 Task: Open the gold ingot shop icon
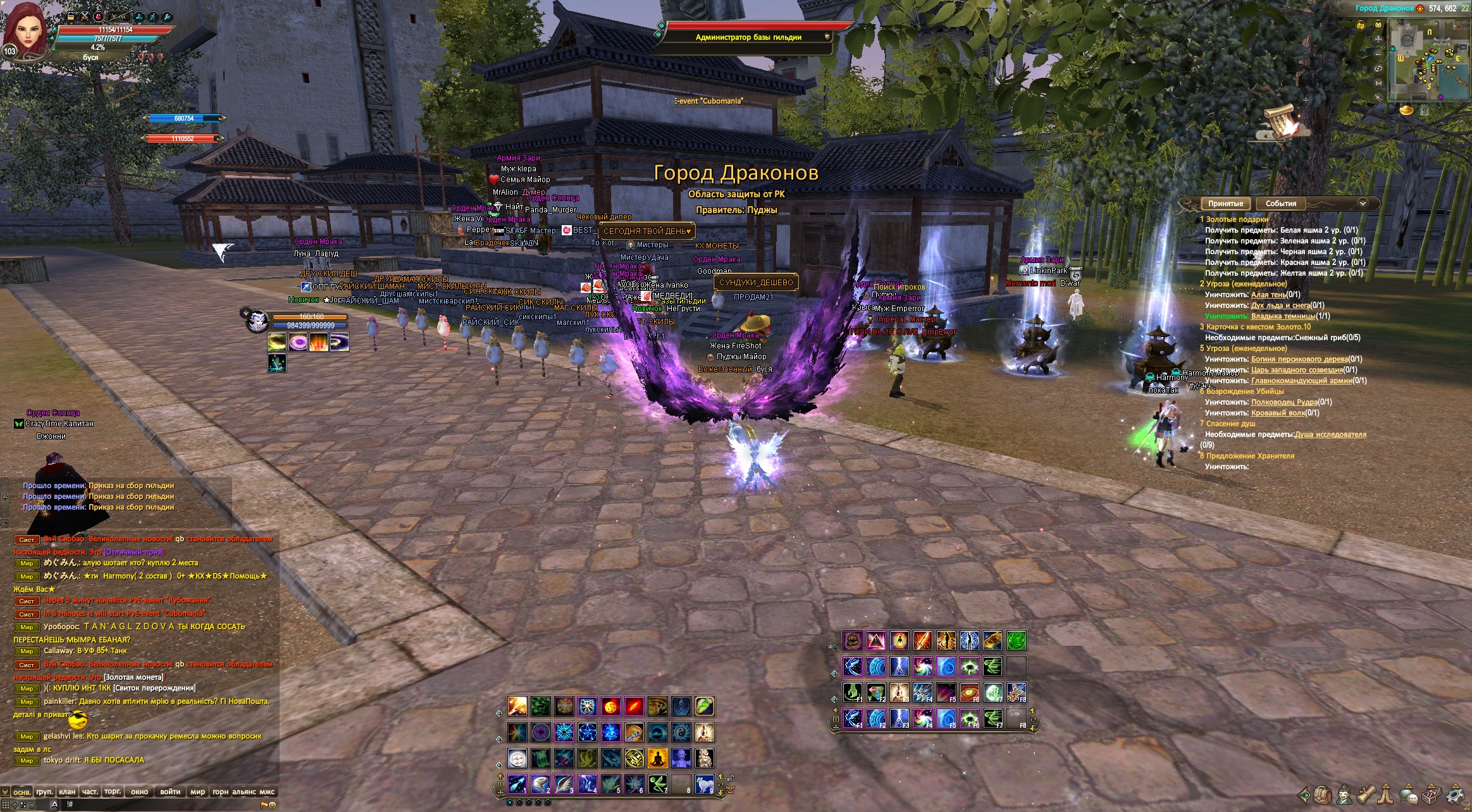click(x=1406, y=111)
